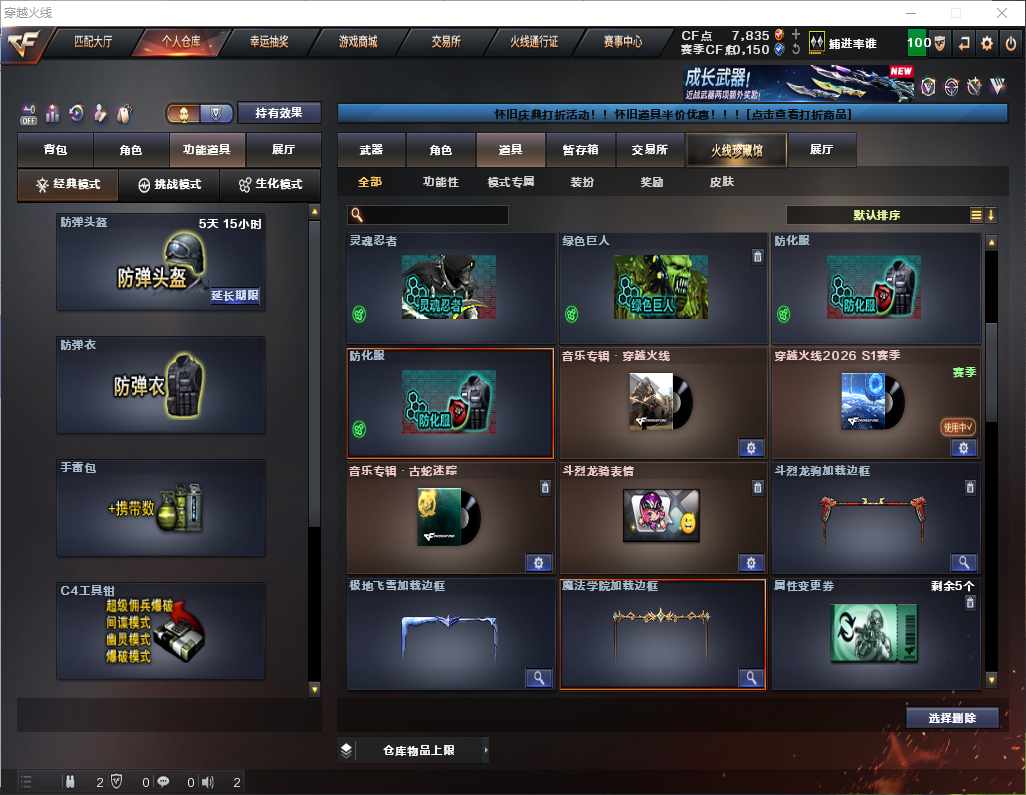Open the gear-shaped settings icon

pos(987,43)
